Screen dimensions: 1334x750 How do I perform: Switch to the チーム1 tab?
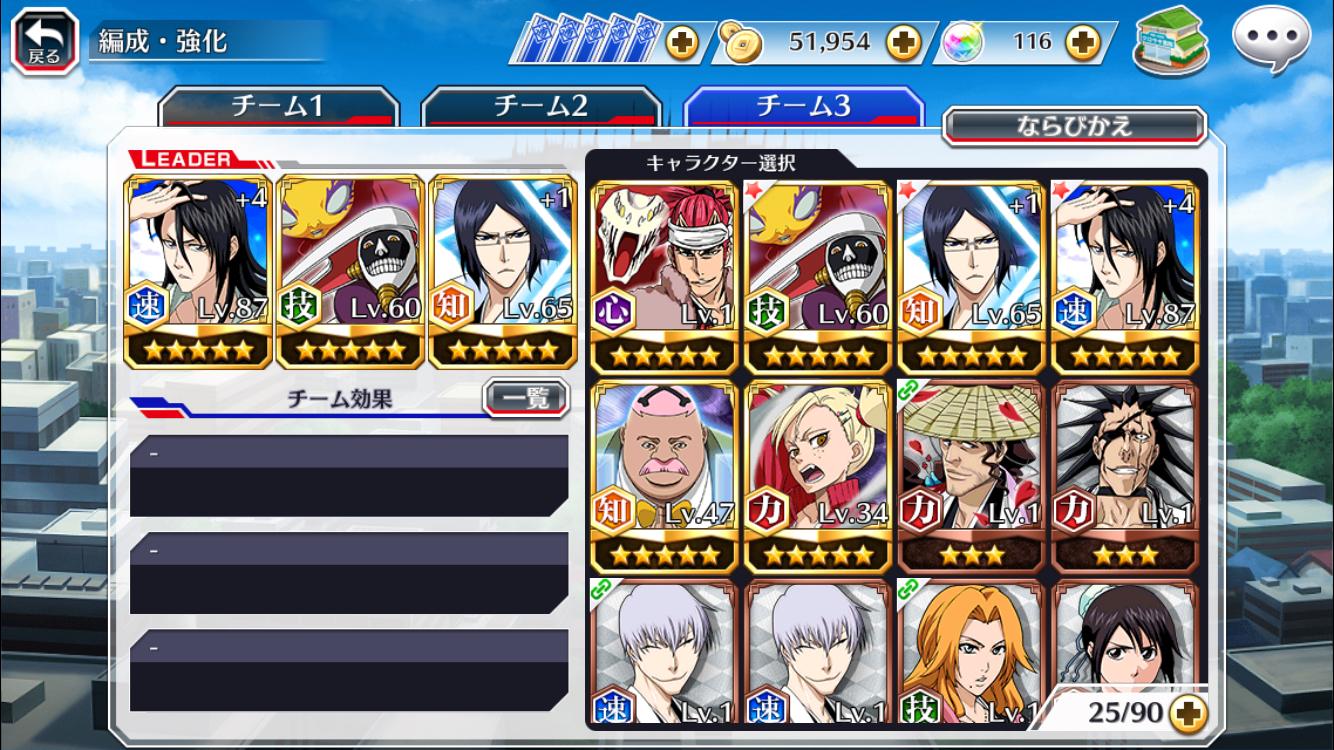tap(278, 106)
